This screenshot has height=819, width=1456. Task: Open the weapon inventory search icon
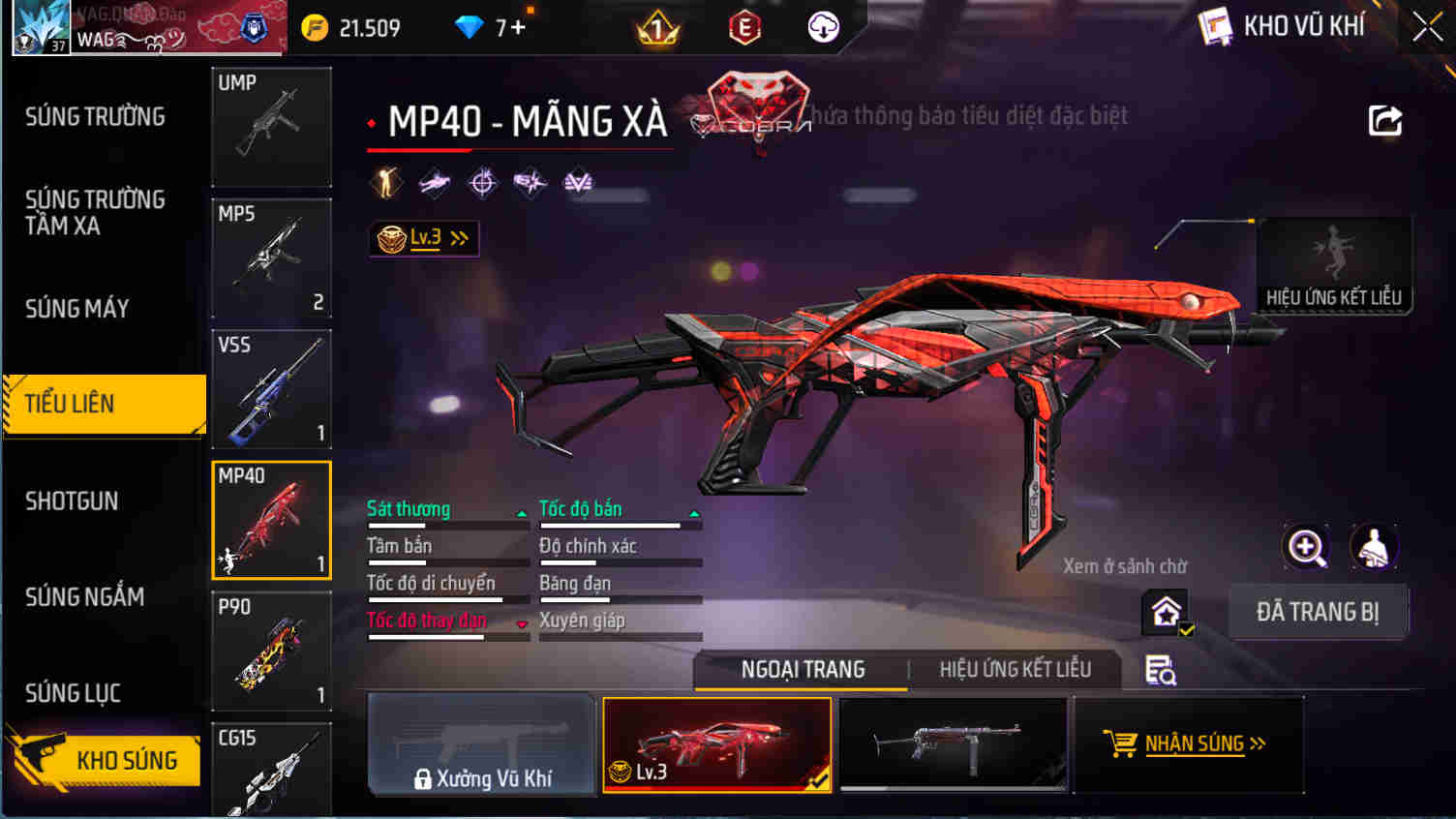pyautogui.click(x=1161, y=668)
